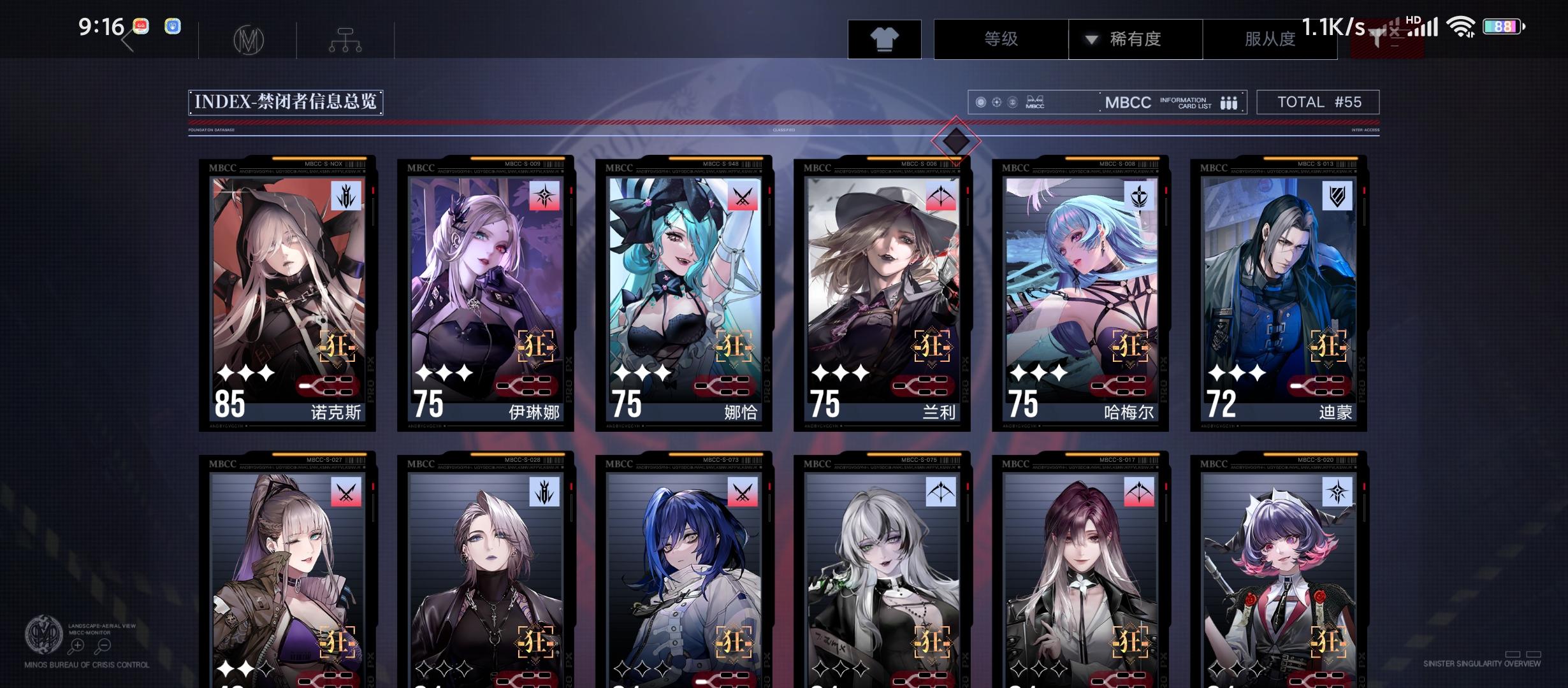Screen dimensions: 1568x688
Task: Open the 稀有度 rarity dropdown
Action: pos(1136,39)
